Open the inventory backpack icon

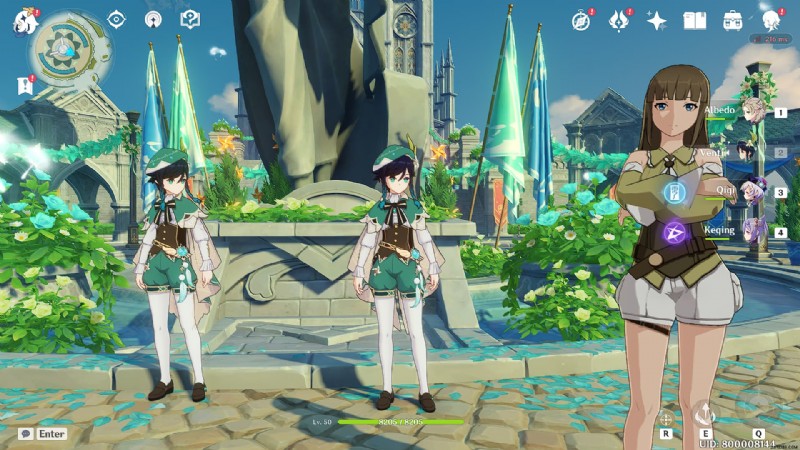732,20
